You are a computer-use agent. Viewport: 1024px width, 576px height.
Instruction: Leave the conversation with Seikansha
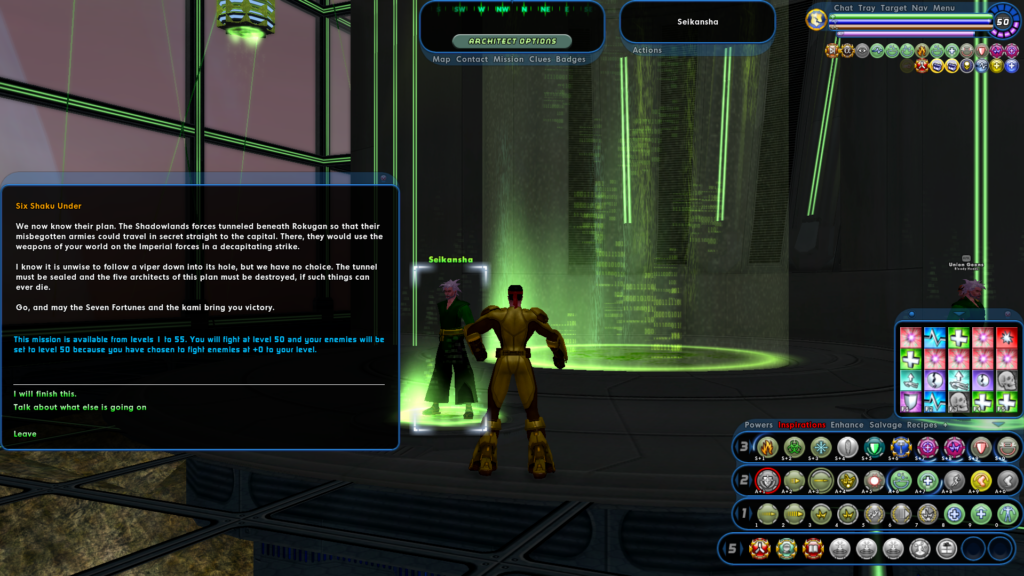click(26, 434)
